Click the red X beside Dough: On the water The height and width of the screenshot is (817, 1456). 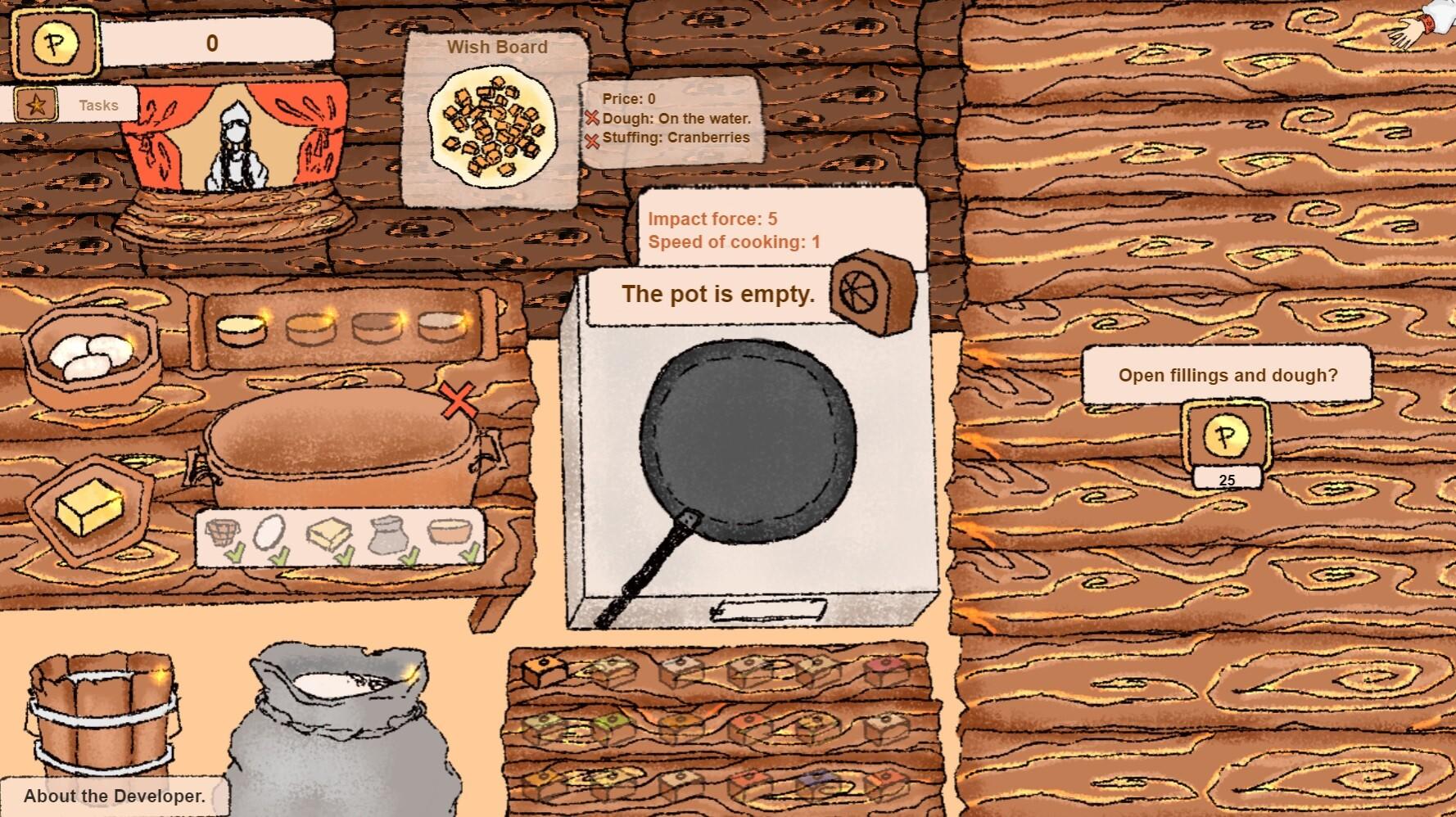[593, 118]
